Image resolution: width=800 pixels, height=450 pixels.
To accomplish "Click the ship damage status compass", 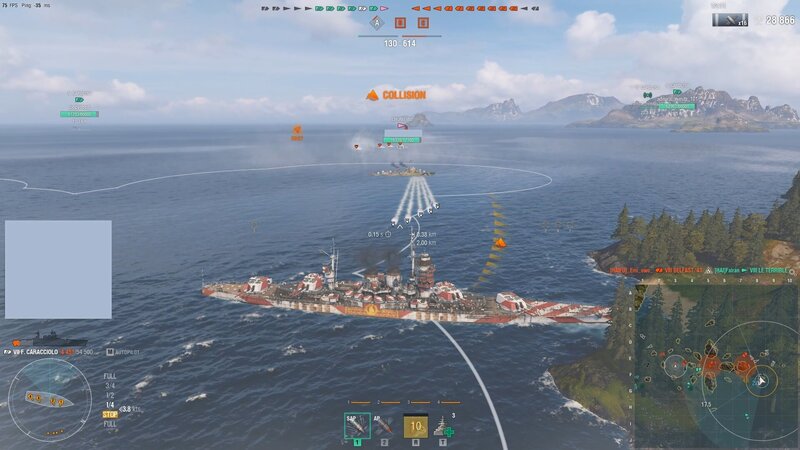I will click(x=50, y=399).
